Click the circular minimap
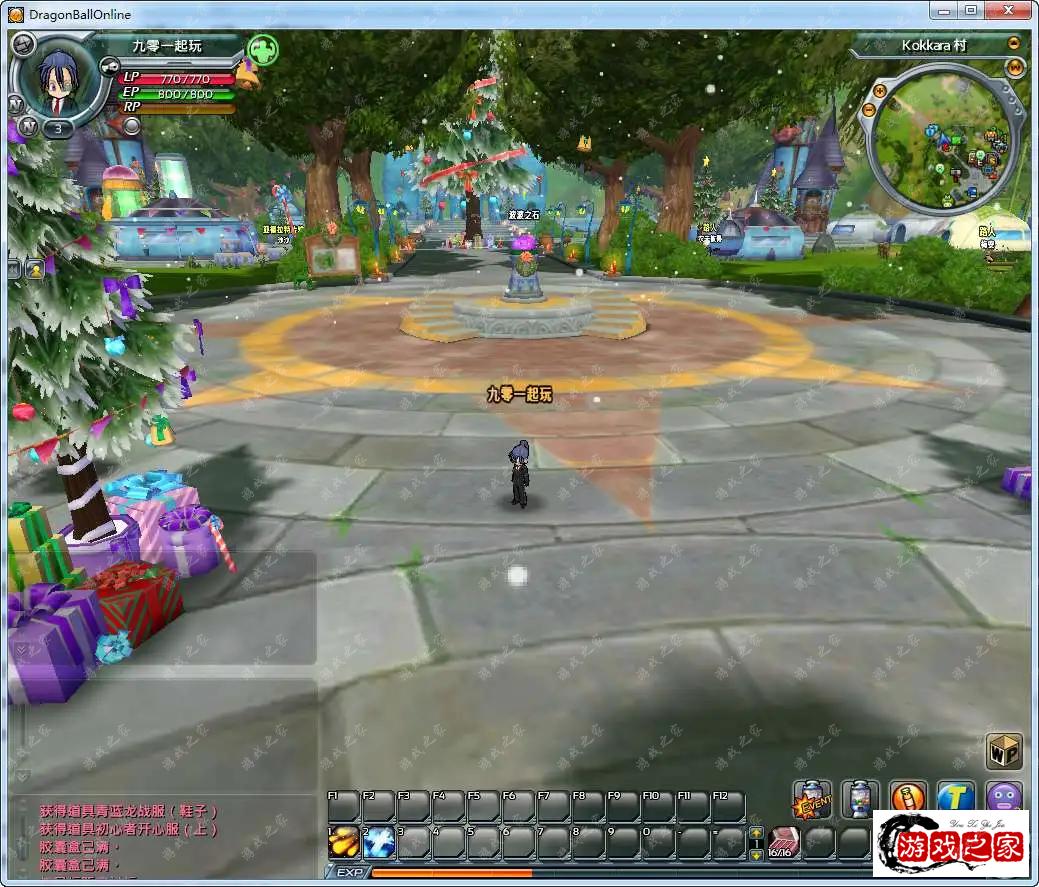This screenshot has height=887, width=1039. 945,144
